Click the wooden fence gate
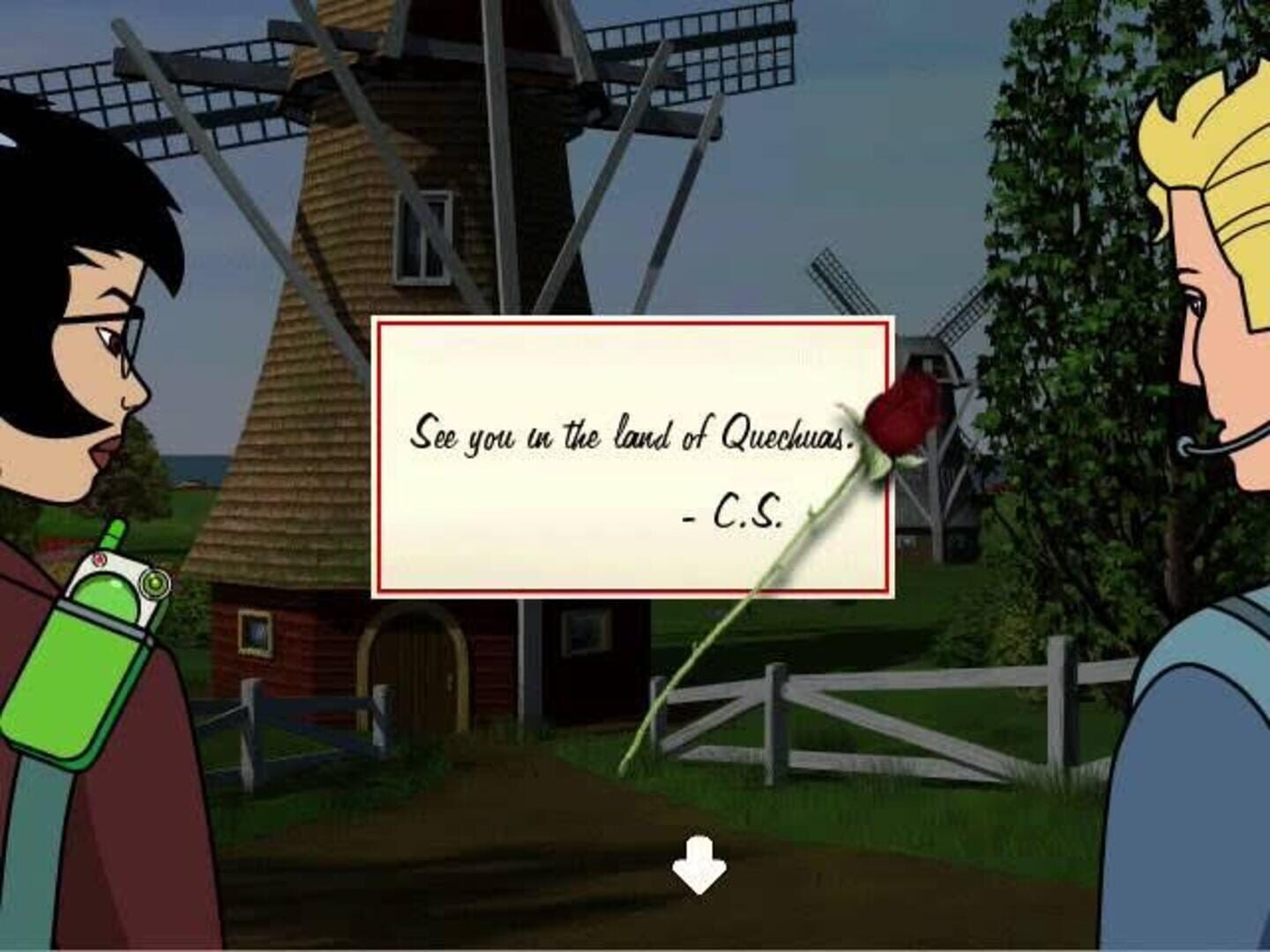The height and width of the screenshot is (952, 1270). point(820,714)
